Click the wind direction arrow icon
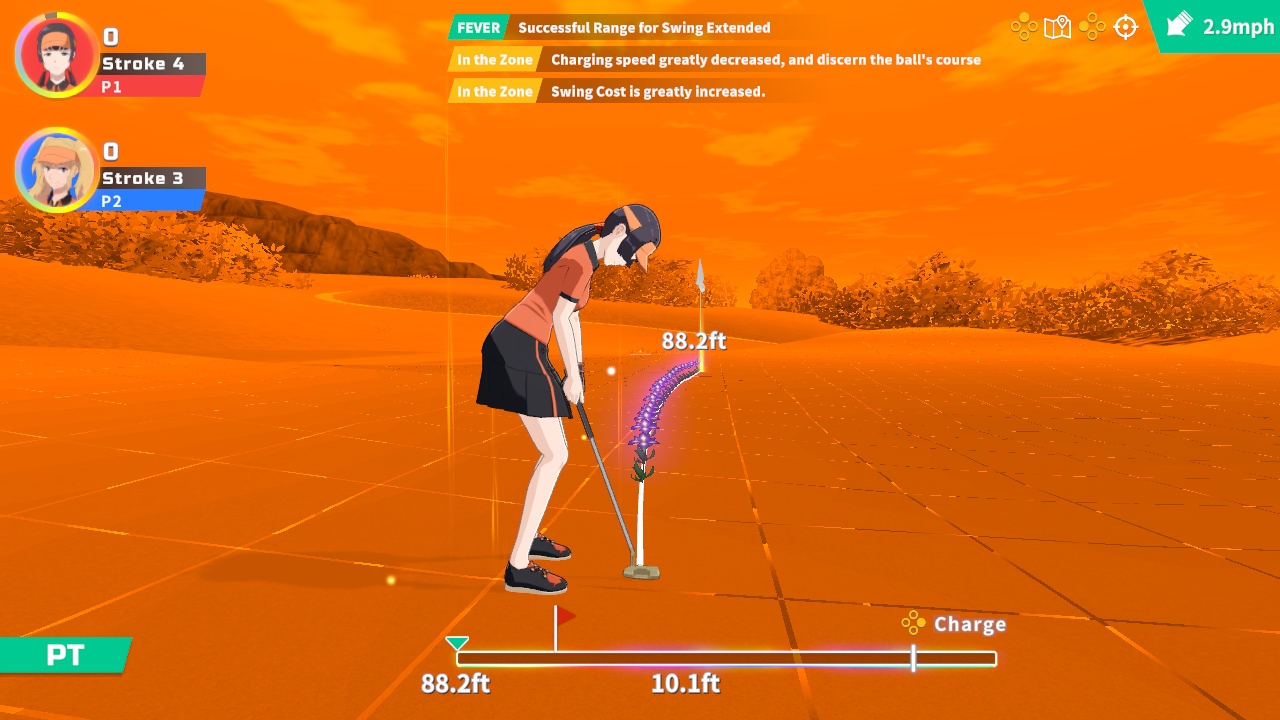This screenshot has height=720, width=1280. coord(1180,25)
